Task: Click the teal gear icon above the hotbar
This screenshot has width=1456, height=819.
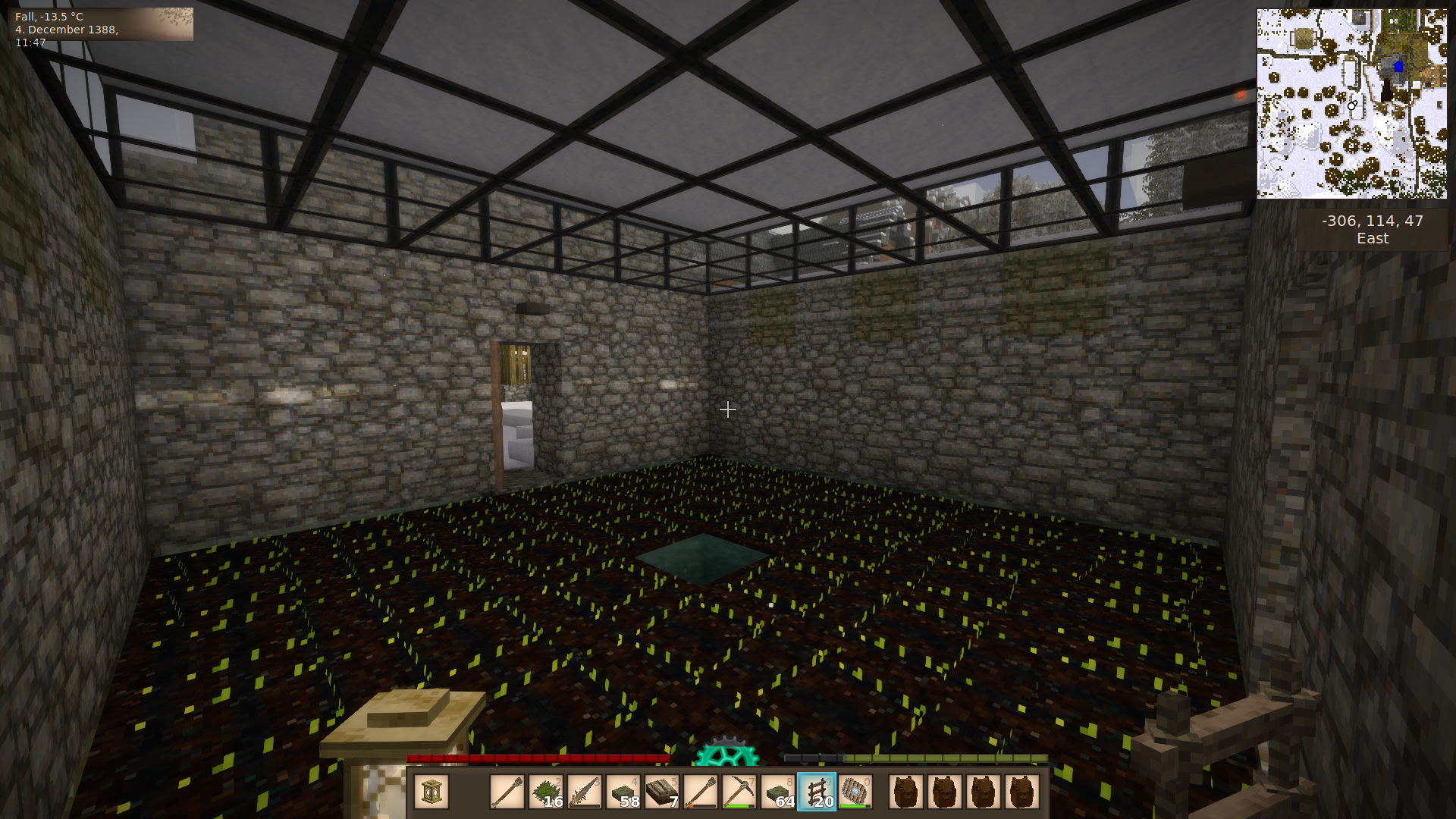Action: click(x=726, y=752)
